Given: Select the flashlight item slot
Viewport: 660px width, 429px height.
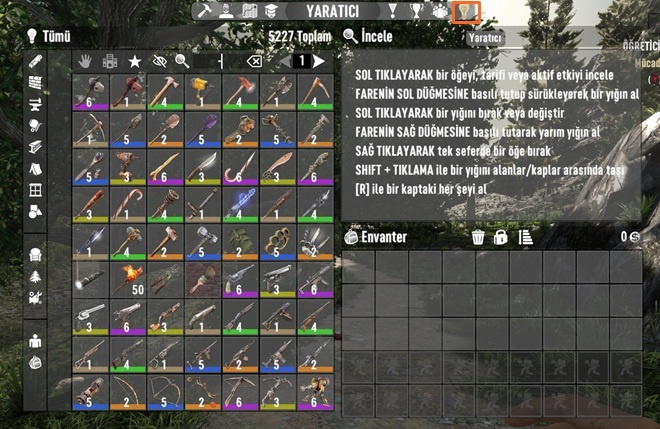Looking at the screenshot, I should coord(89,277).
